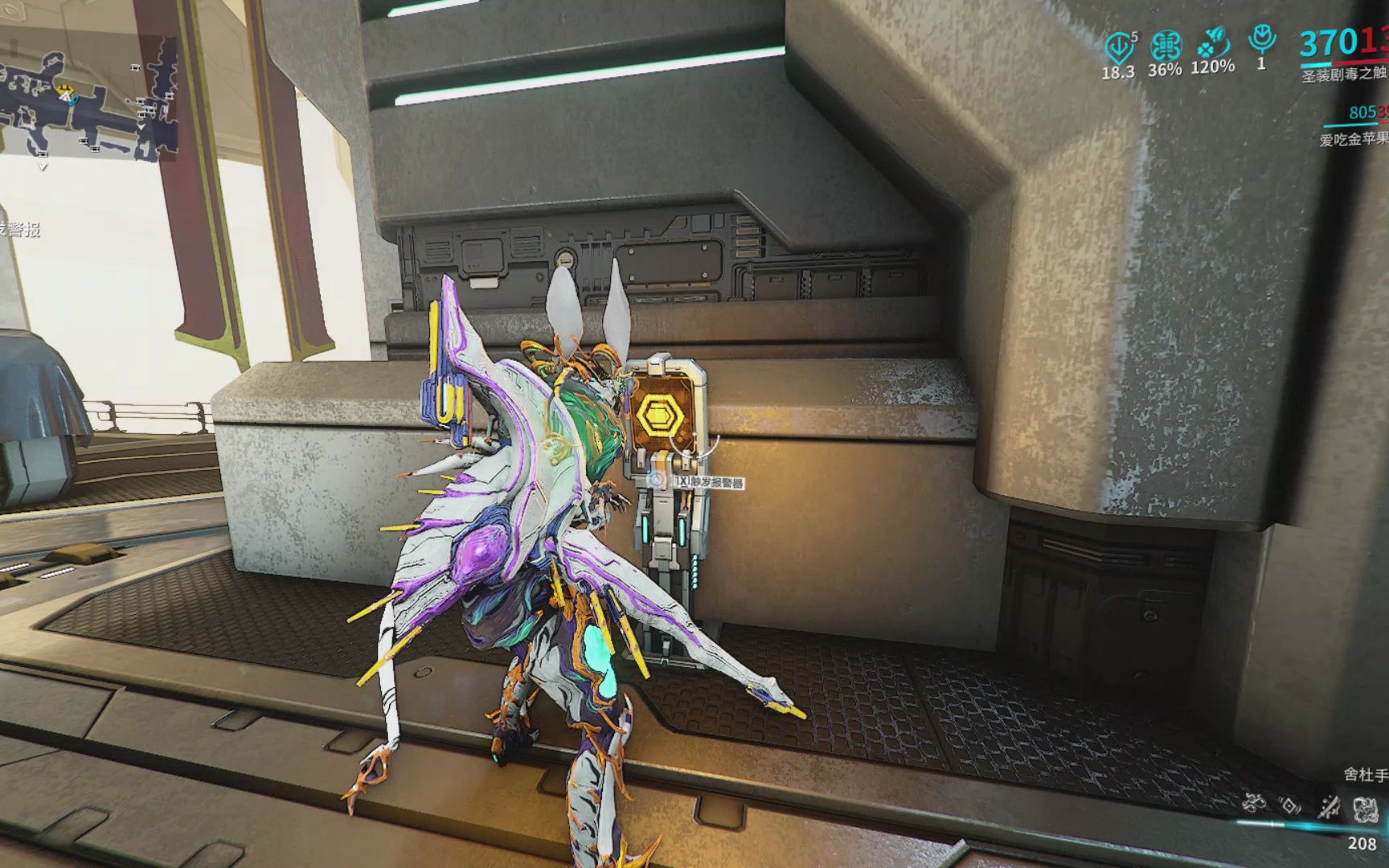Cast the cloud-shaped fourth ability

(x=1366, y=808)
